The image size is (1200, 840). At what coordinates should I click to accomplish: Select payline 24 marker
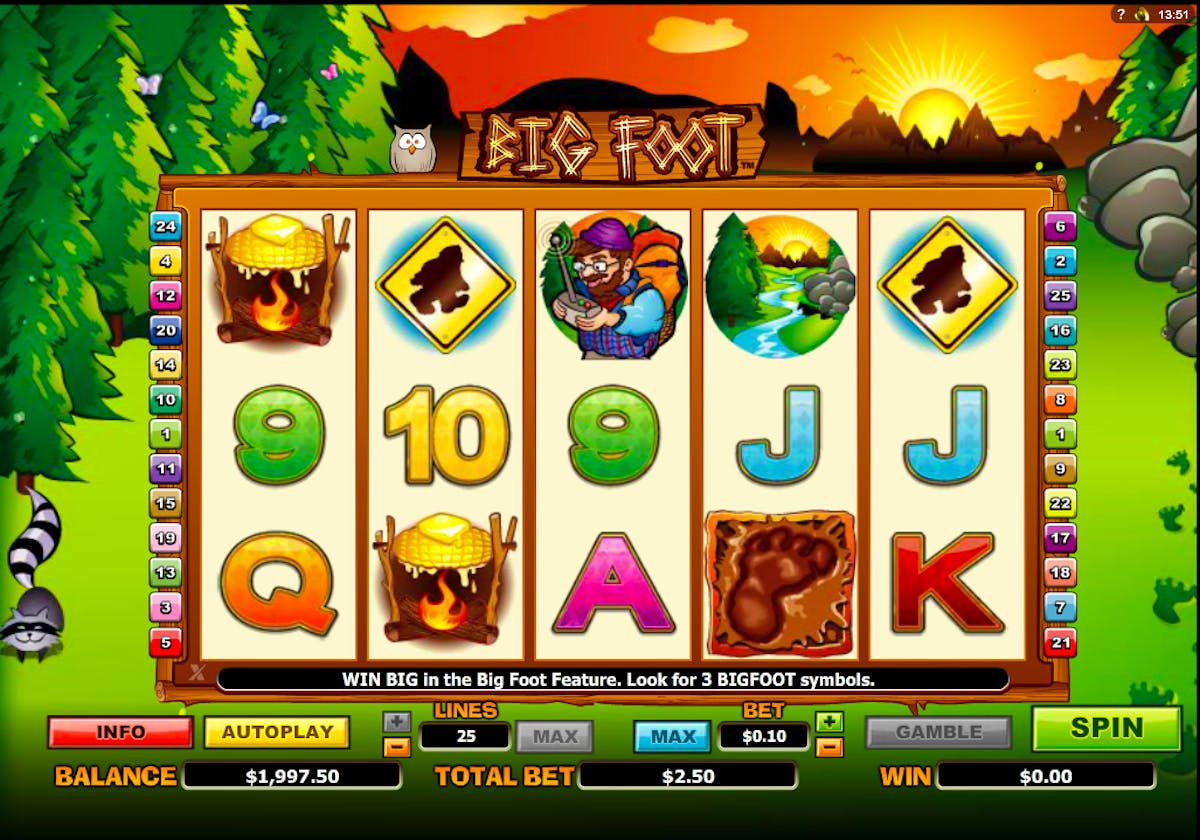165,227
